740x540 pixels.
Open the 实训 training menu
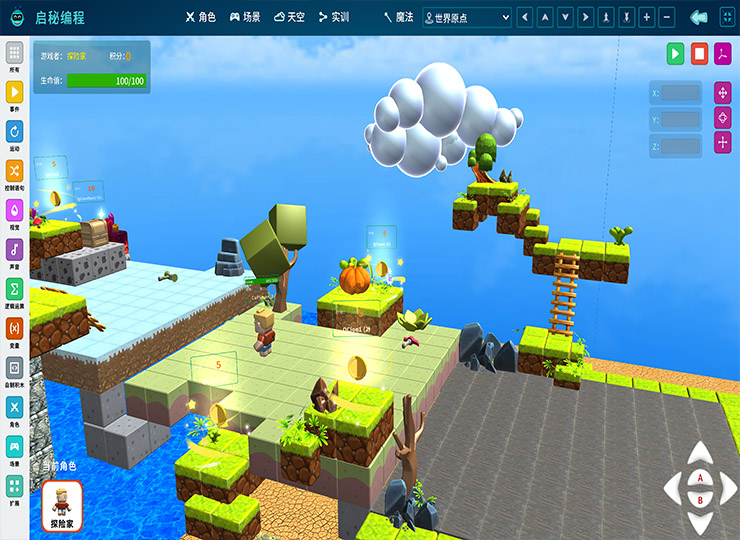point(333,17)
